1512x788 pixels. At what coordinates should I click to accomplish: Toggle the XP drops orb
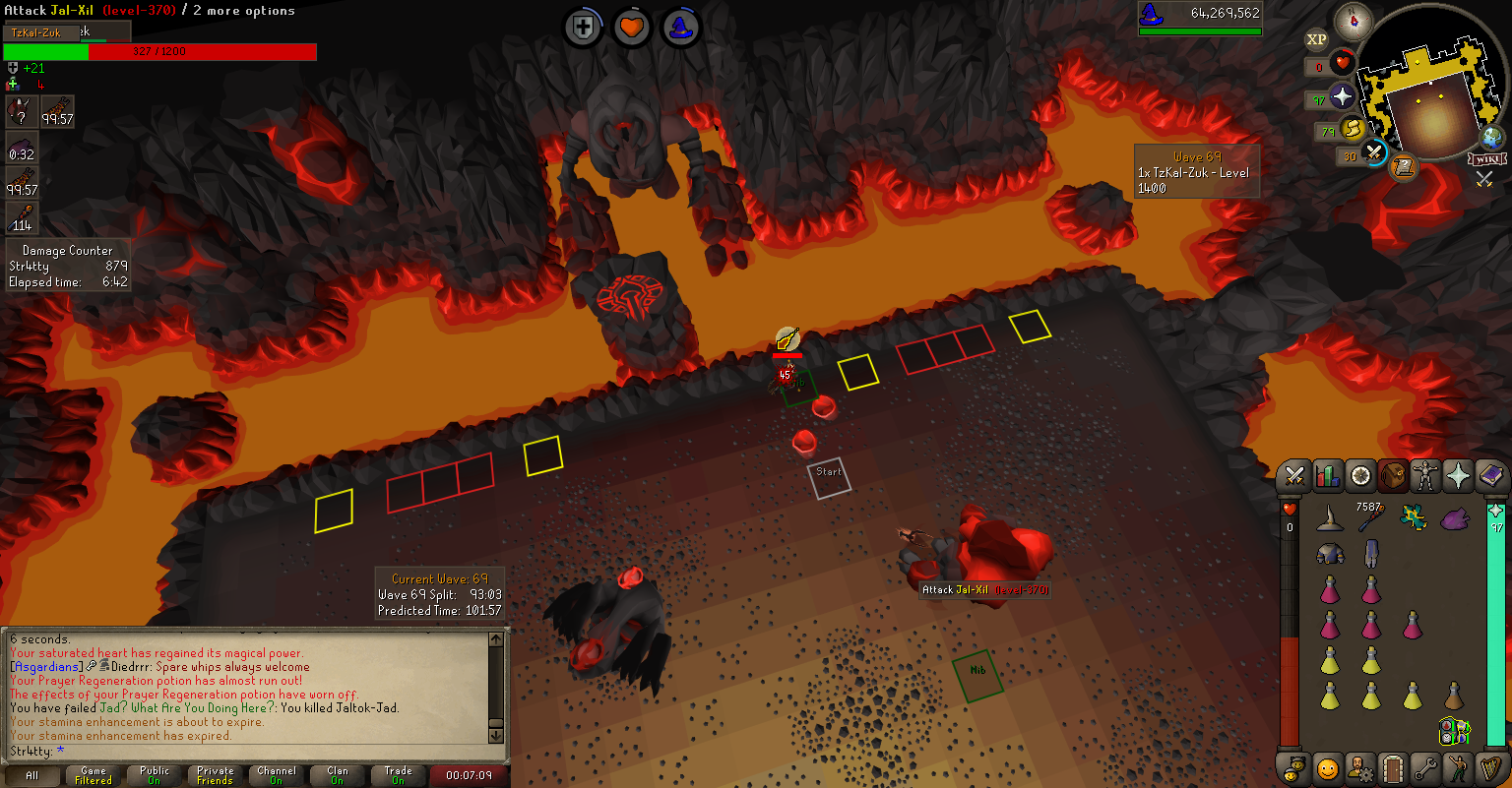click(x=1316, y=39)
